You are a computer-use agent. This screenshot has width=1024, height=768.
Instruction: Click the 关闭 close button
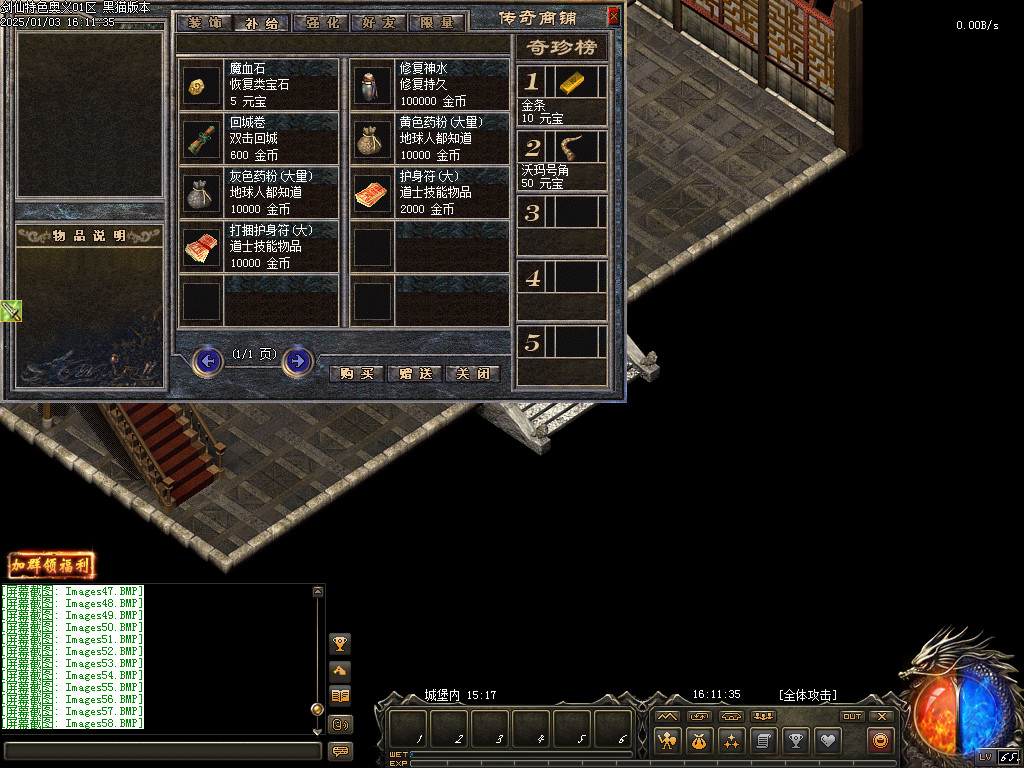(472, 373)
